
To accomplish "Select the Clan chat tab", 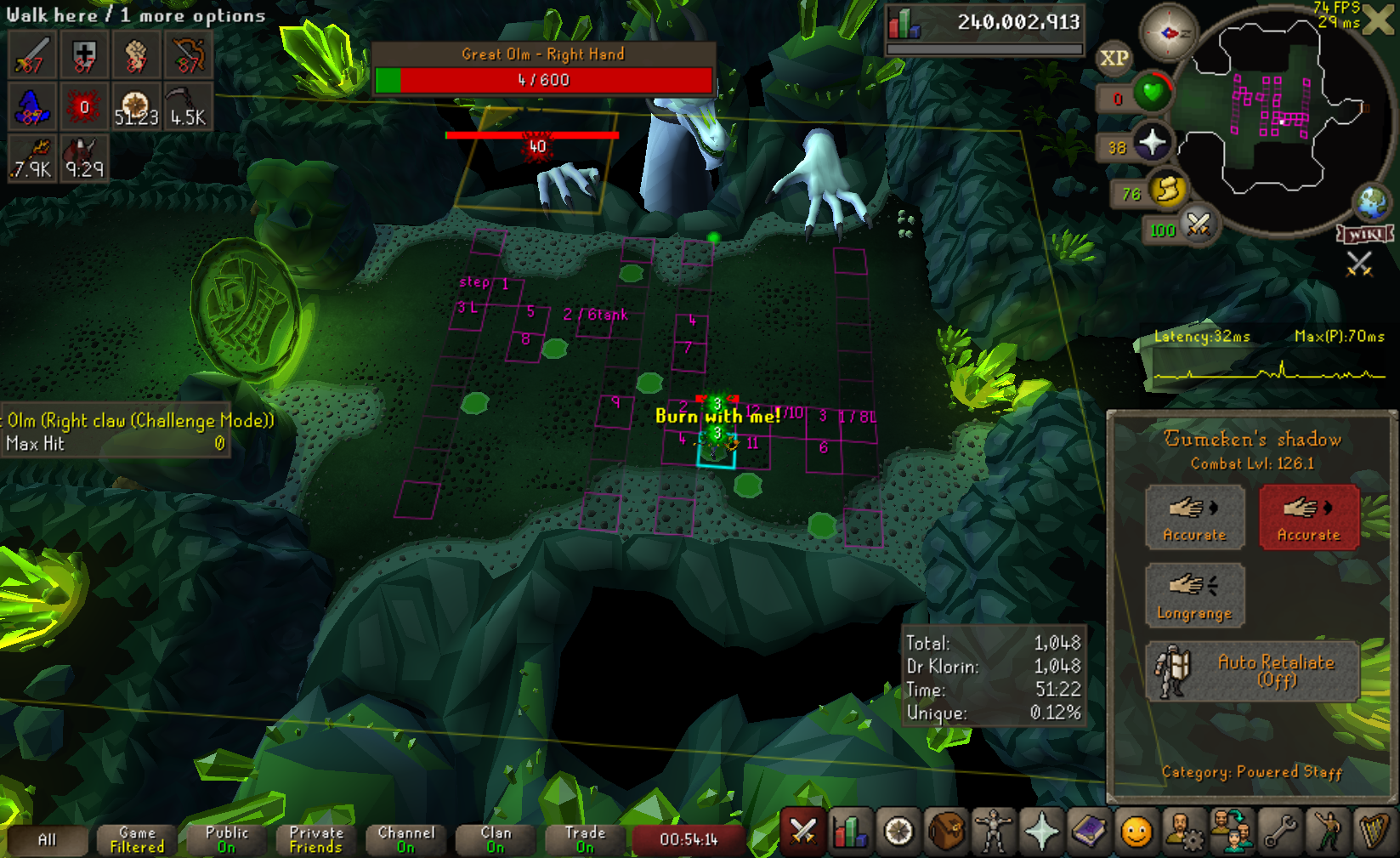I will (x=496, y=839).
